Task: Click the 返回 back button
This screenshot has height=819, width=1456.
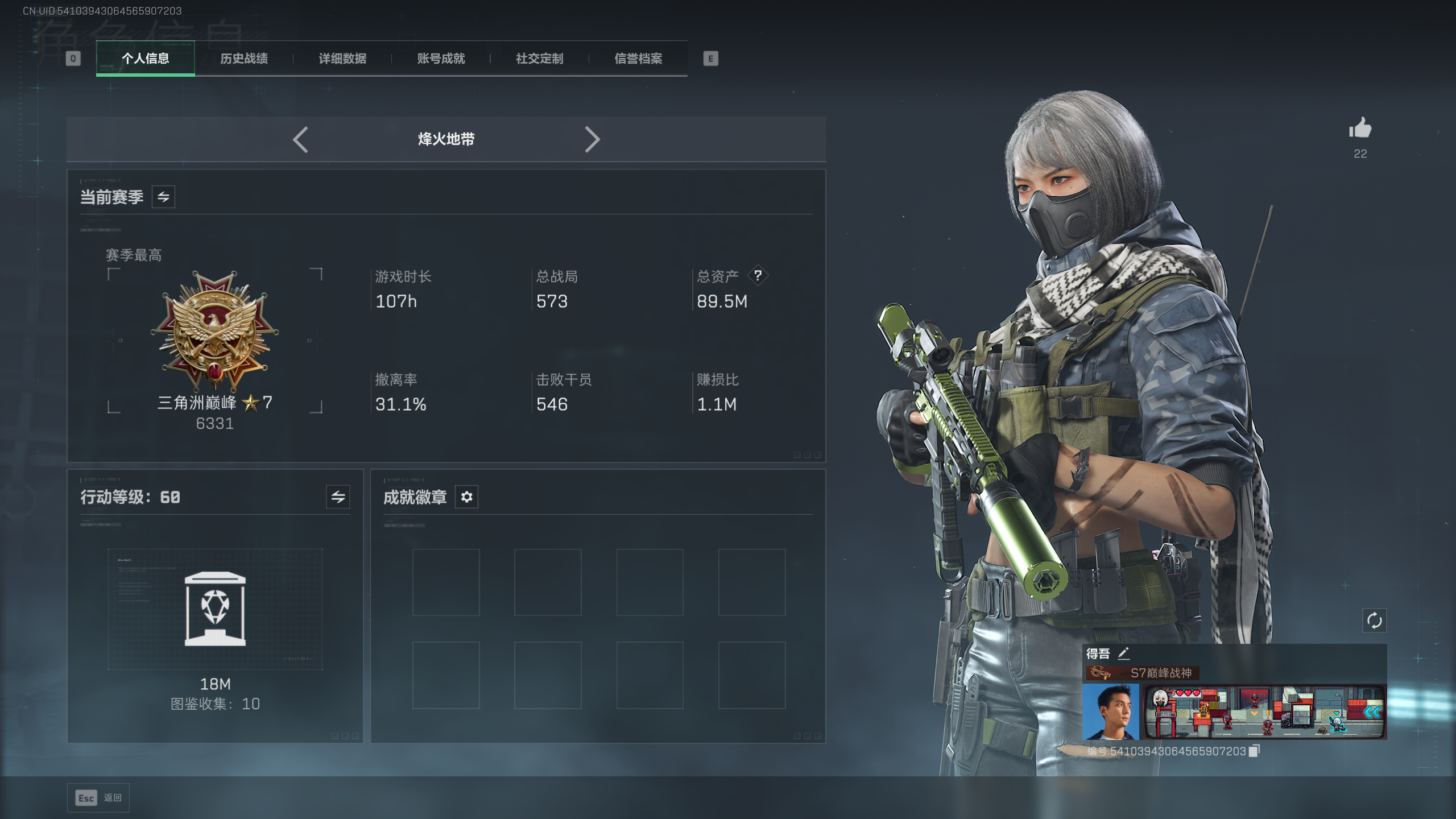Action: [98, 798]
